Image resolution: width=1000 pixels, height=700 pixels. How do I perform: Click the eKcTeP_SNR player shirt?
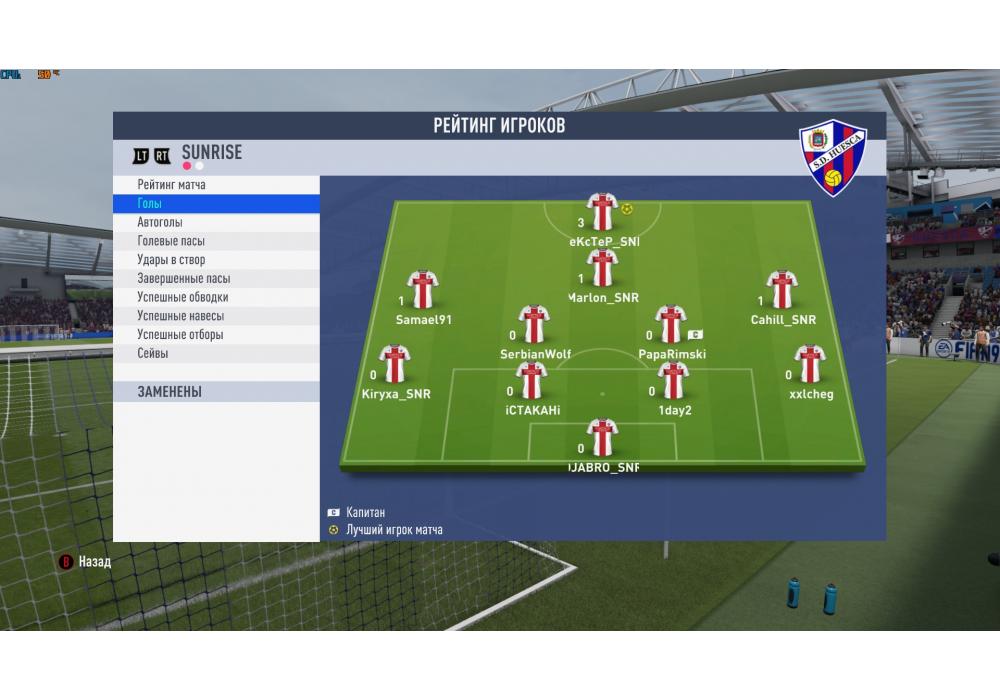click(602, 212)
